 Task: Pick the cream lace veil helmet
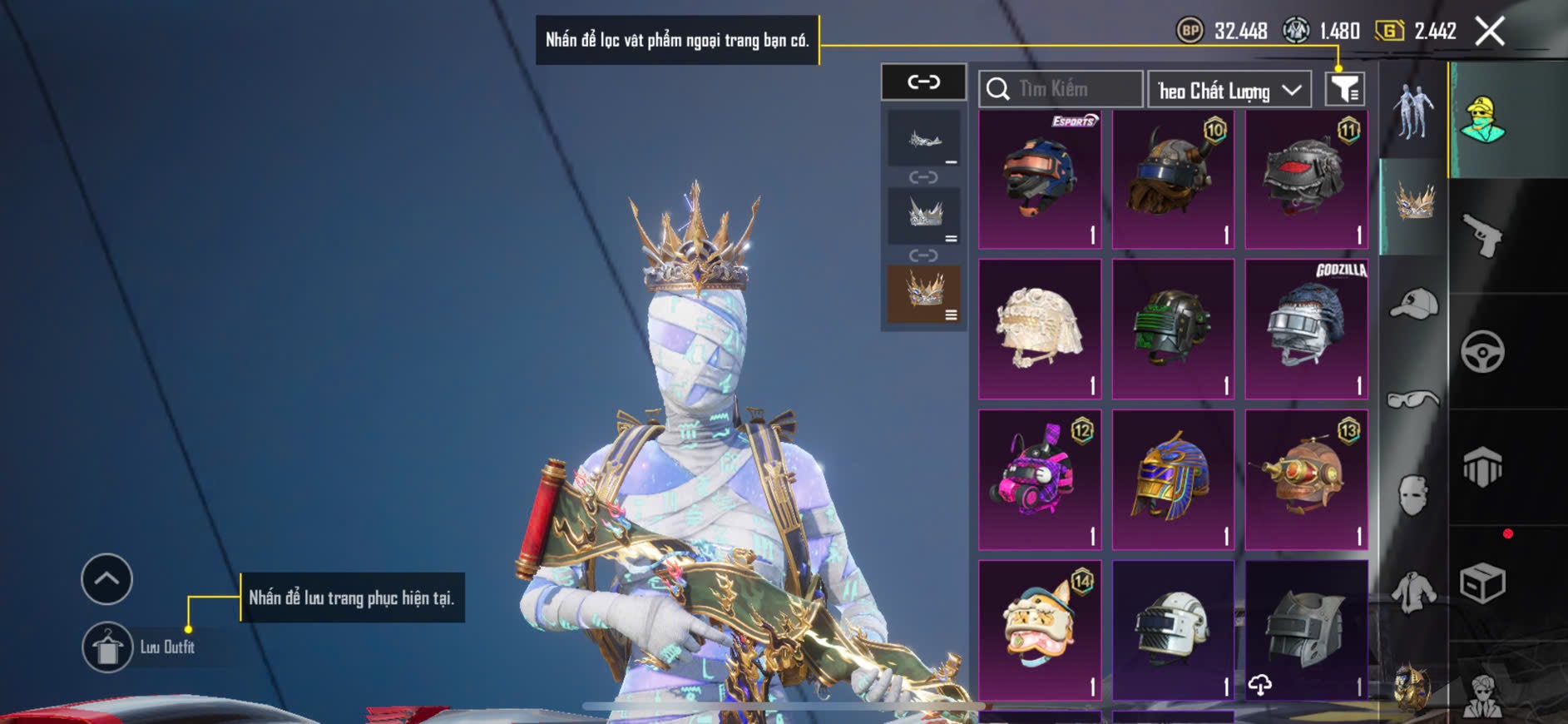pos(1040,330)
